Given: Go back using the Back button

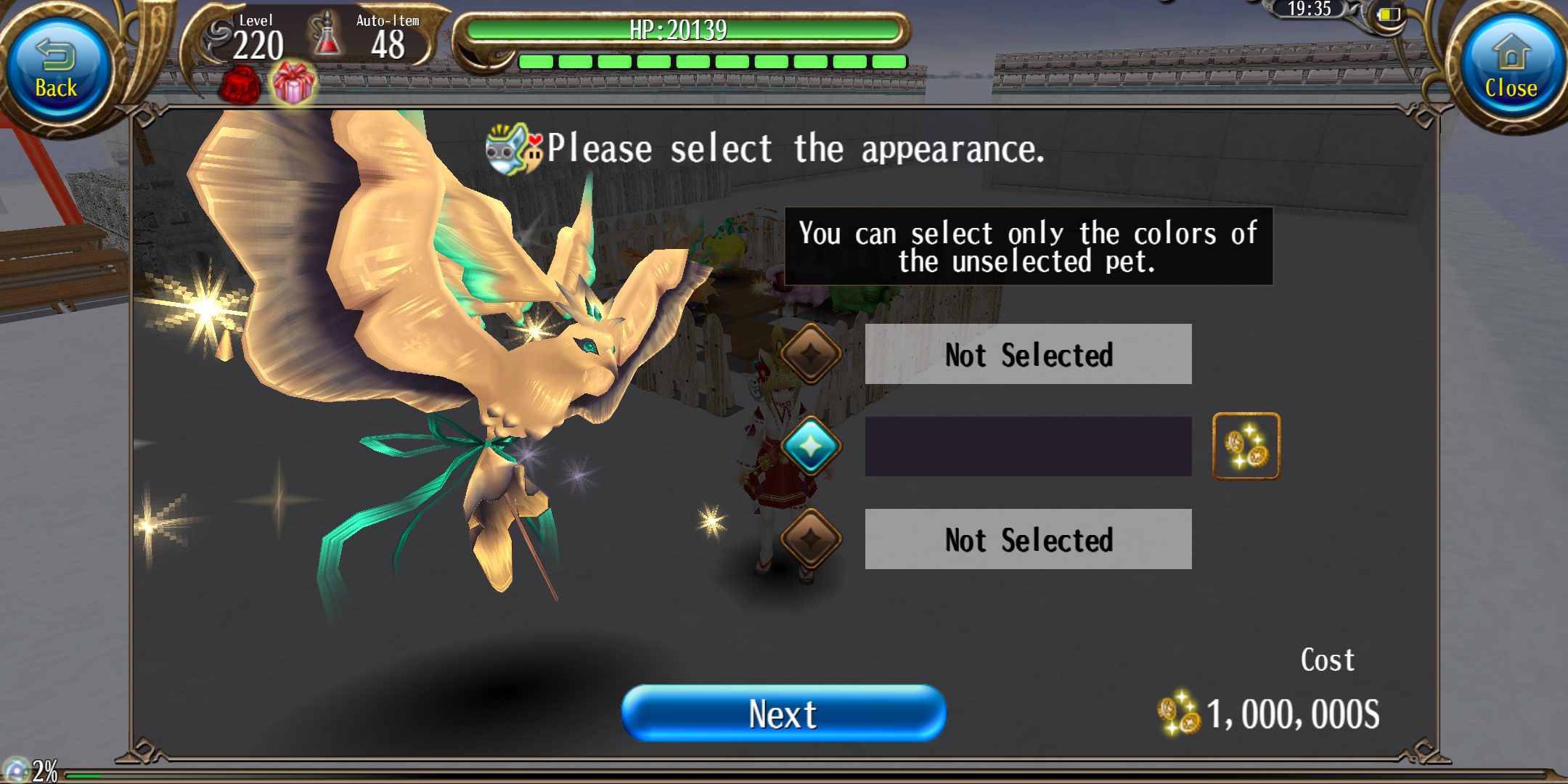Looking at the screenshot, I should 57,70.
